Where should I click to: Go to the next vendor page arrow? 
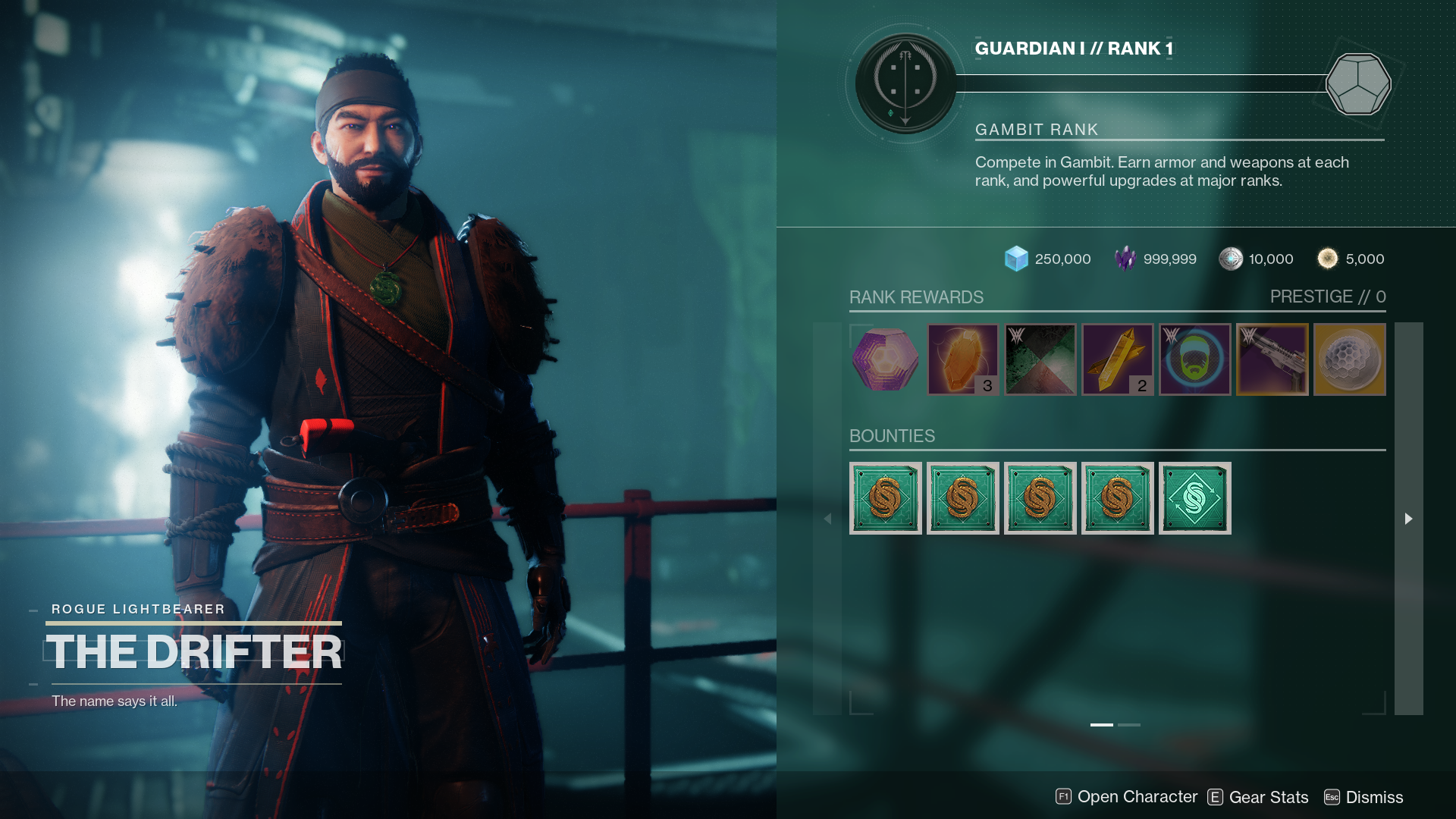tap(1408, 519)
